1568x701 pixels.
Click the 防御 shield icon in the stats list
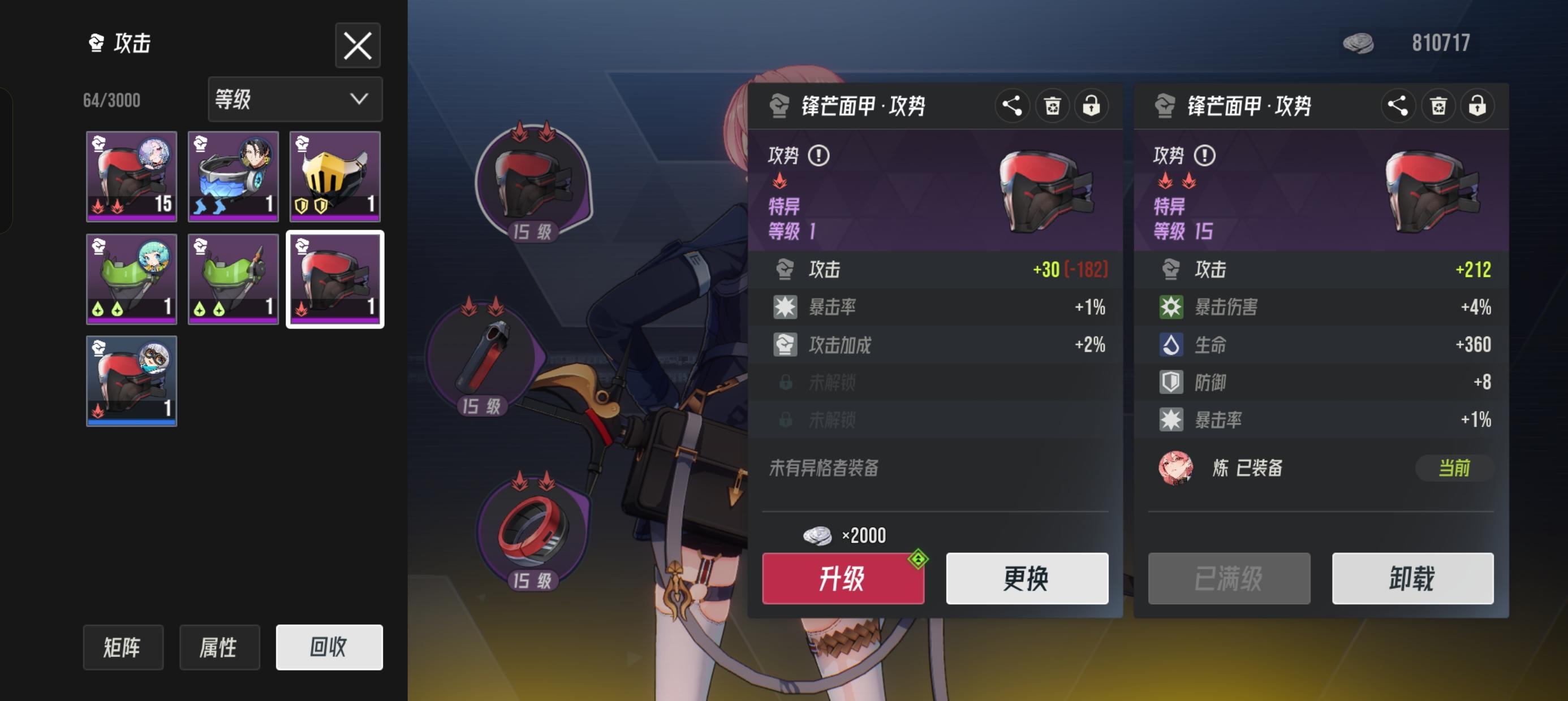click(x=1171, y=383)
